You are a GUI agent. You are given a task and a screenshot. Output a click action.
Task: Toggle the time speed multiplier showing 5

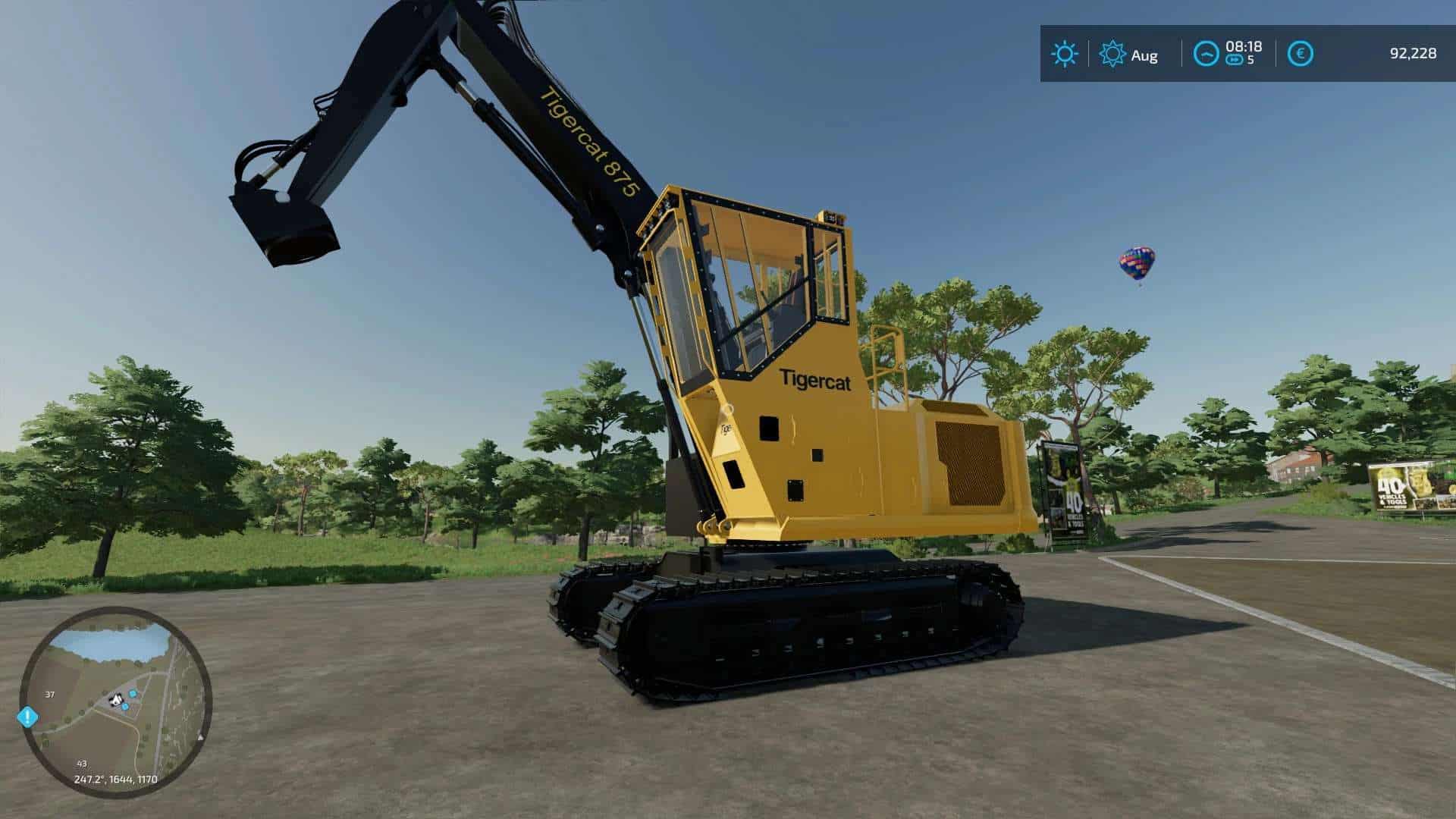[x=1251, y=58]
